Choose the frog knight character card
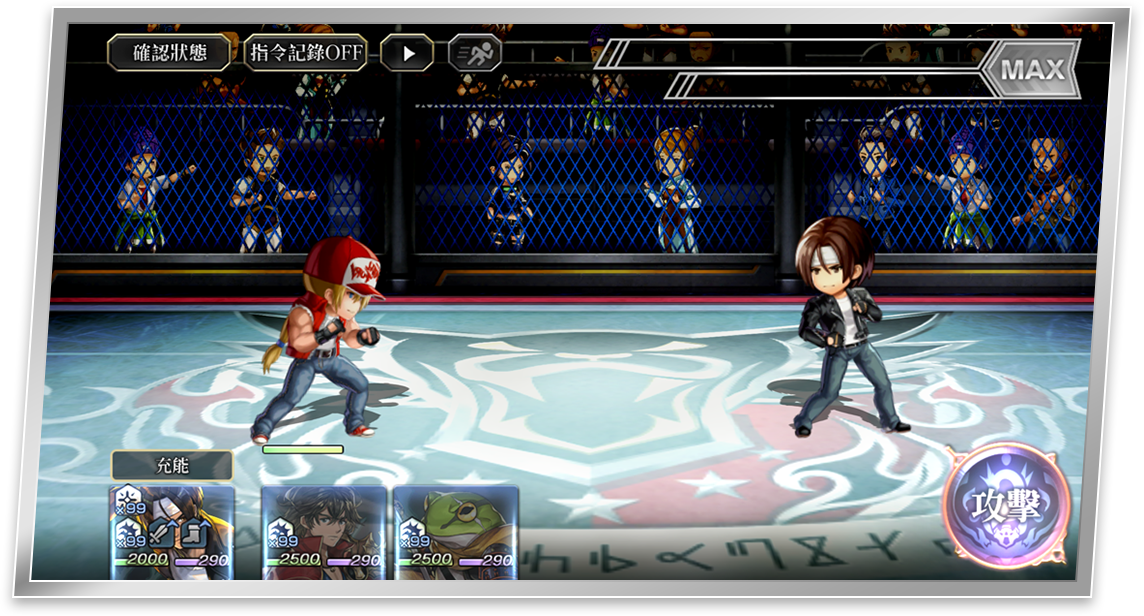 point(456,532)
